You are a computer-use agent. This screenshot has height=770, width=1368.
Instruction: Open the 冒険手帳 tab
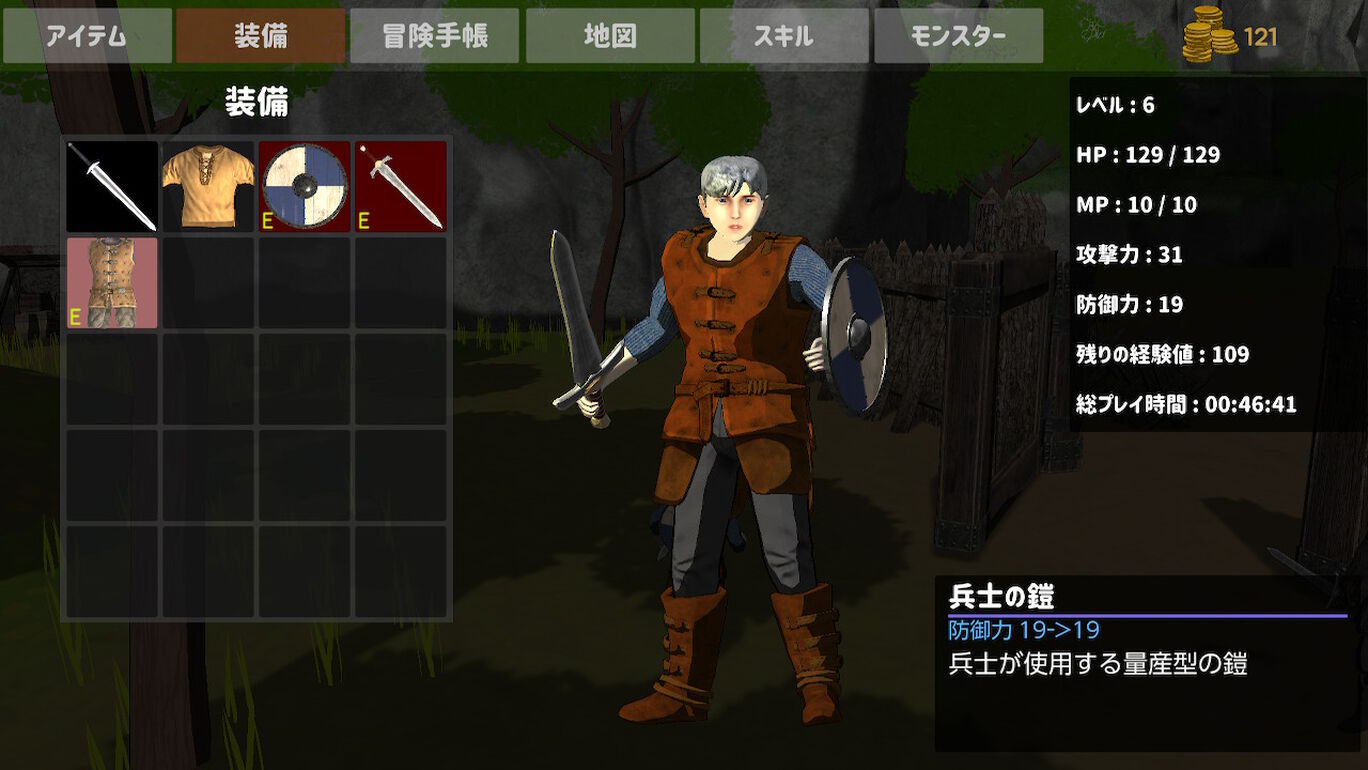(x=435, y=36)
